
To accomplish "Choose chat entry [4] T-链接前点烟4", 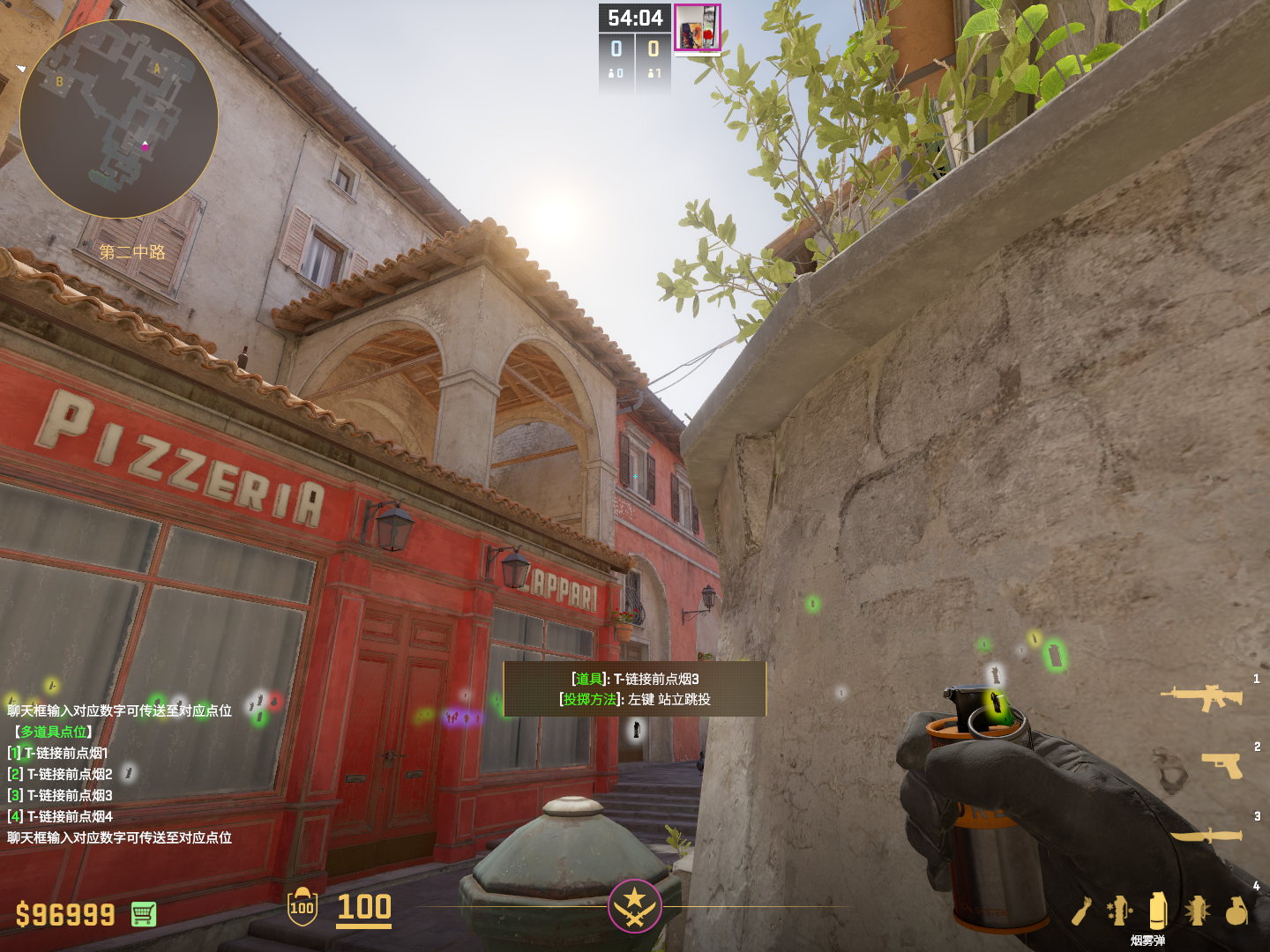I will click(60, 816).
